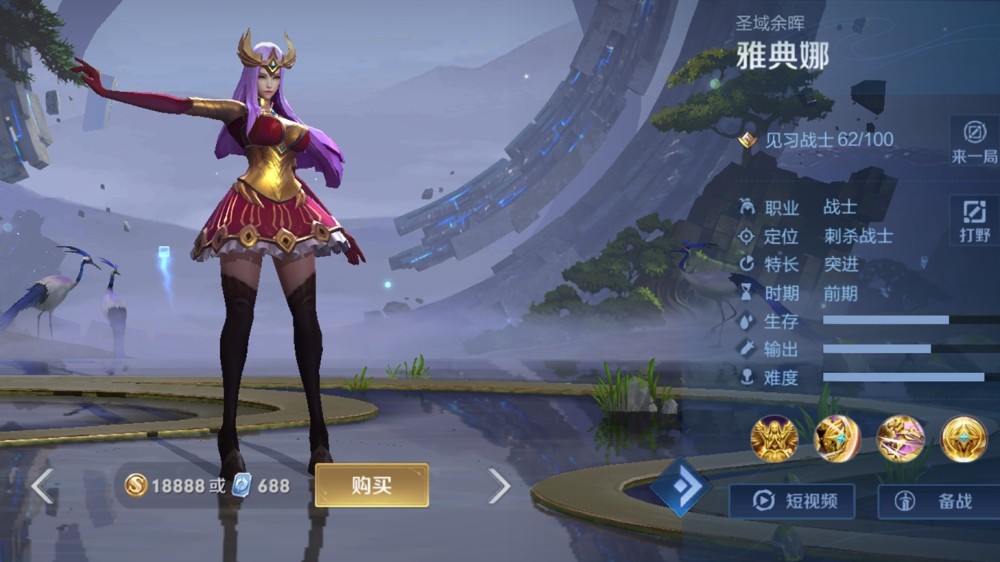
Task: Open the 短视频 short videos
Action: coord(791,501)
